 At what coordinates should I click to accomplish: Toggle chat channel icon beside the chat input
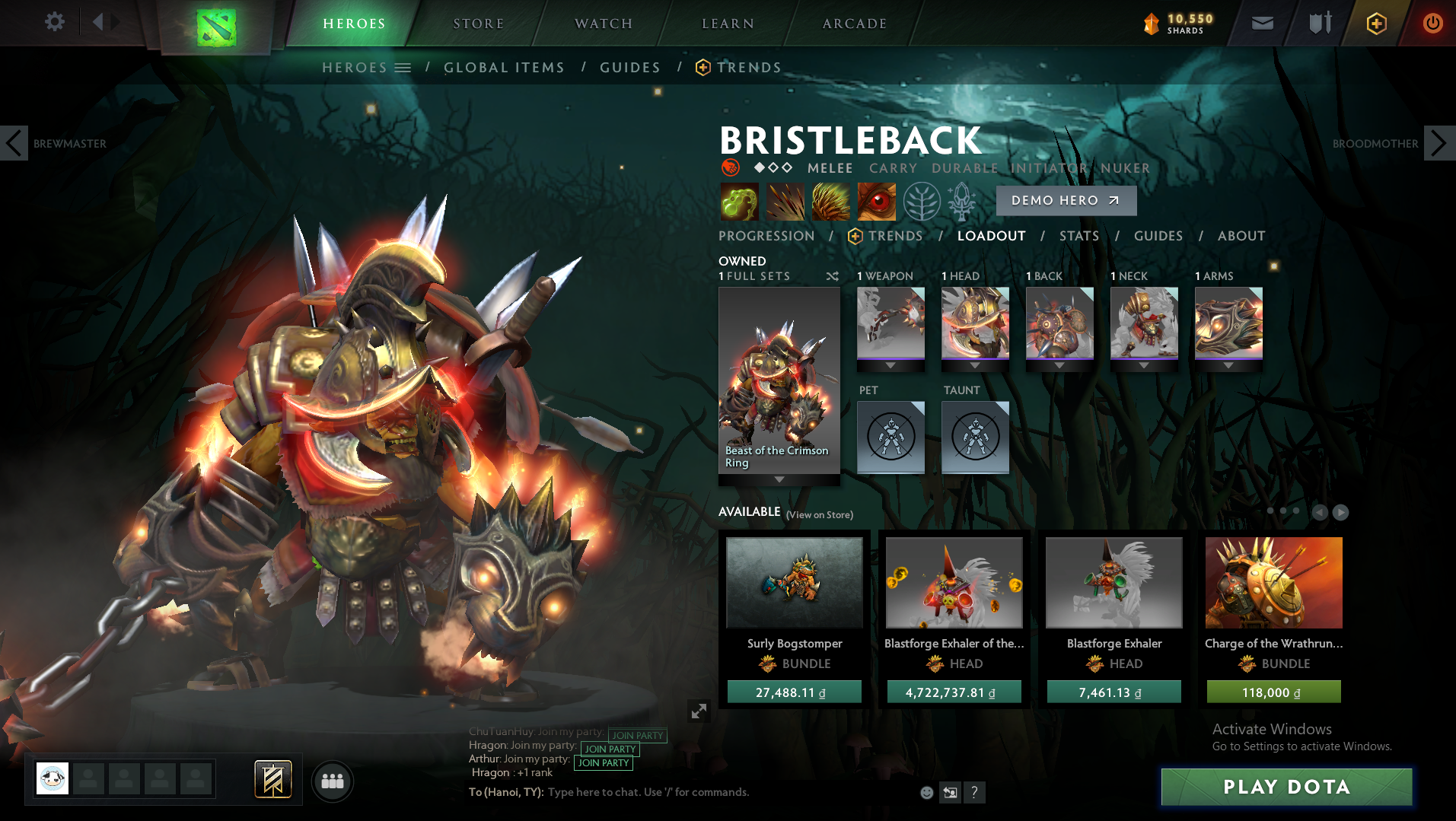pyautogui.click(x=949, y=792)
